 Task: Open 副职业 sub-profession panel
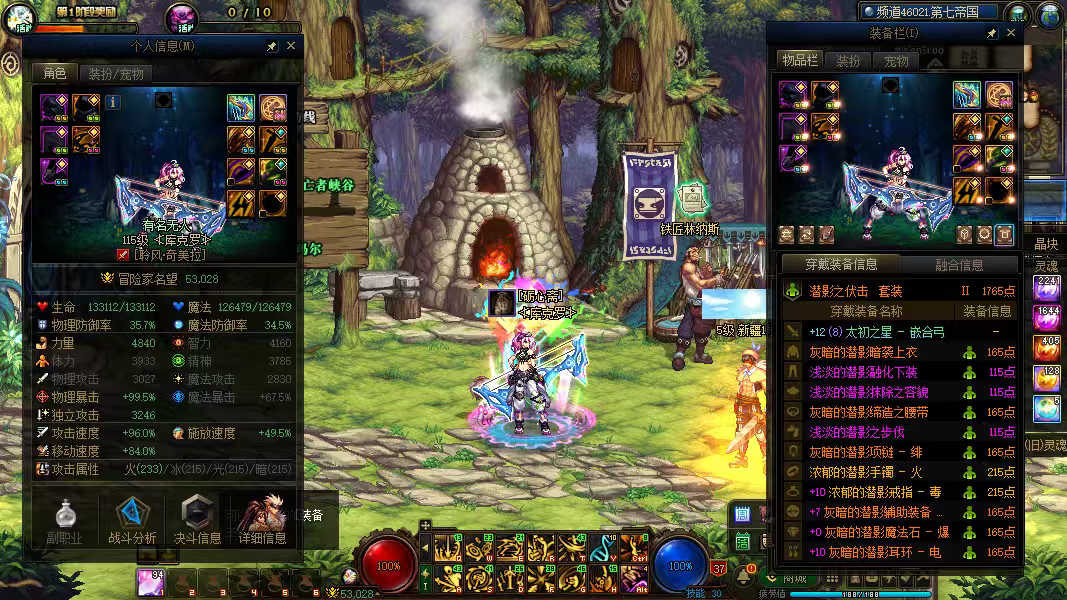[62, 519]
